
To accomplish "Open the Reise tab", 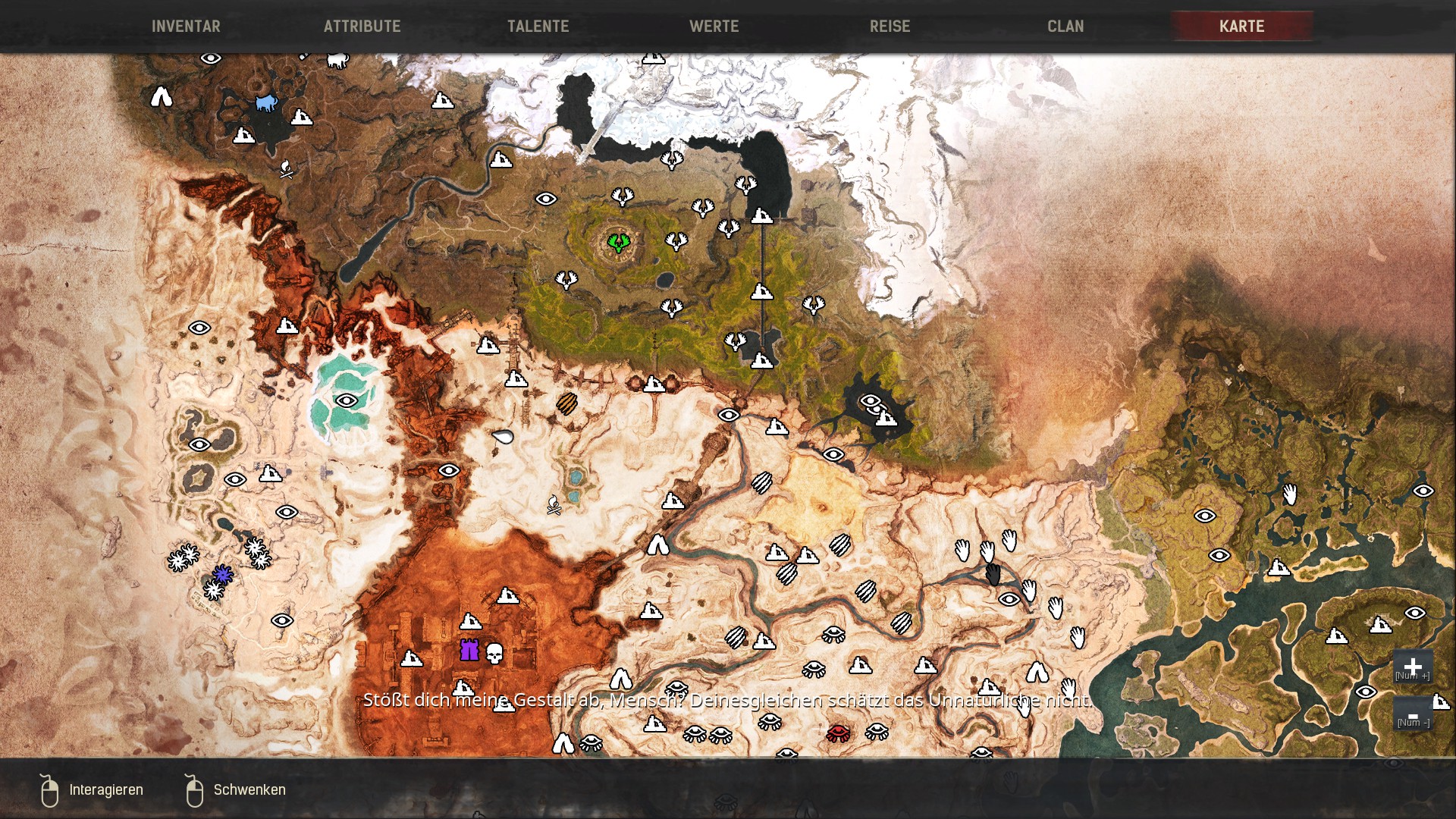I will click(x=890, y=27).
